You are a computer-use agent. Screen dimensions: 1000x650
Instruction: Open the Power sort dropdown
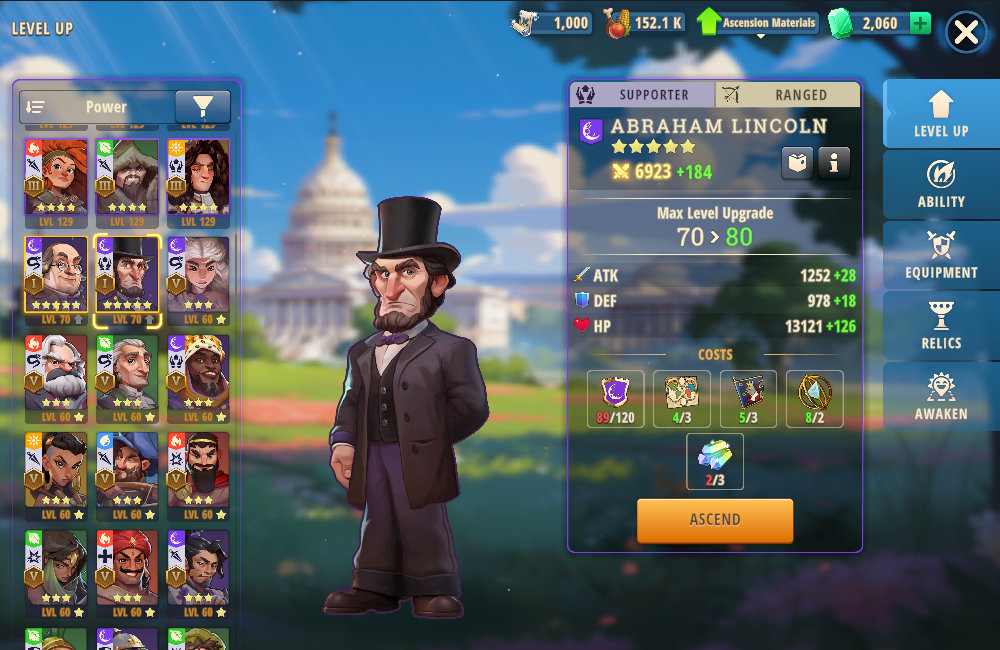(x=97, y=107)
